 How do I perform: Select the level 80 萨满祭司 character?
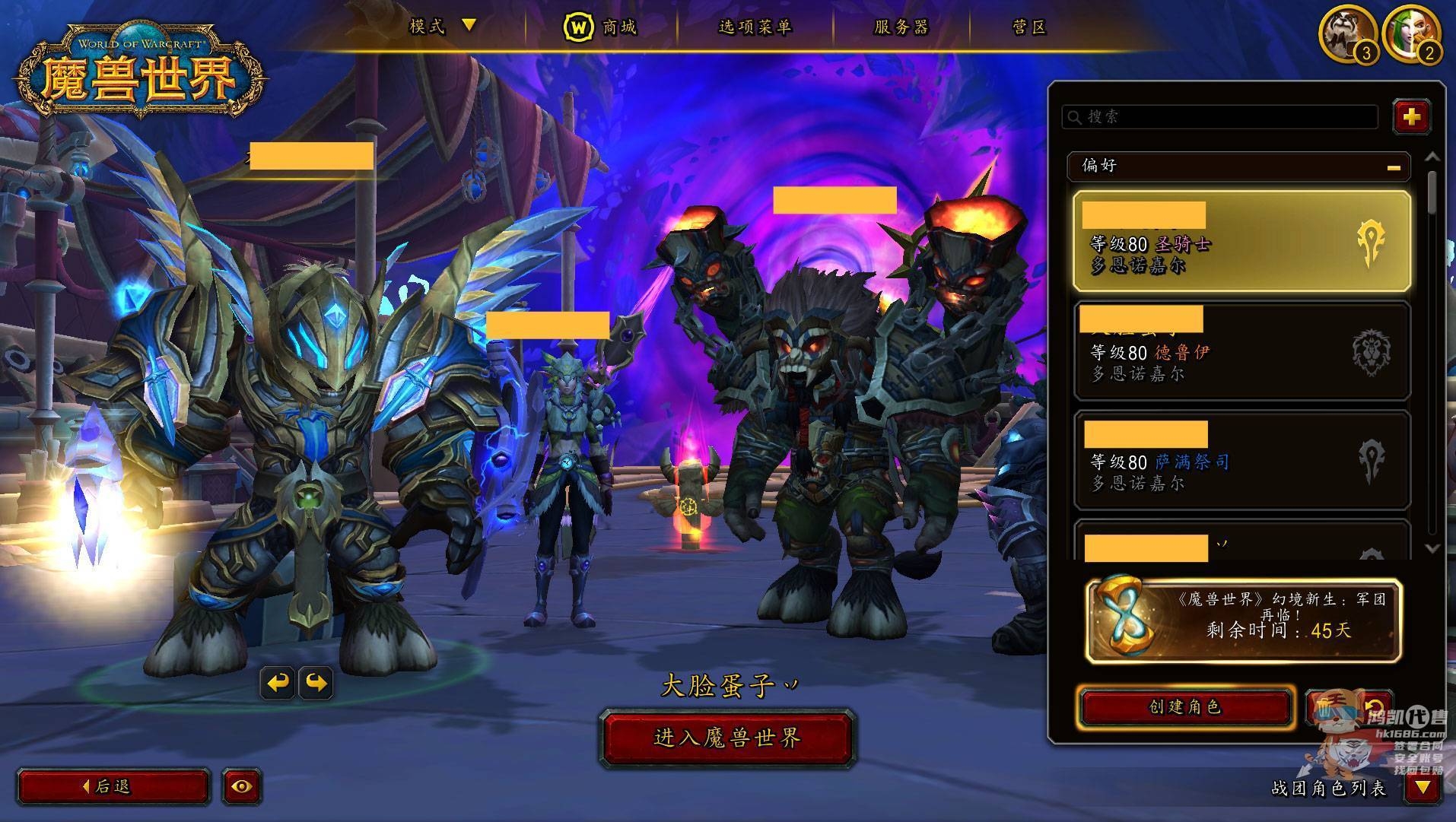1241,461
